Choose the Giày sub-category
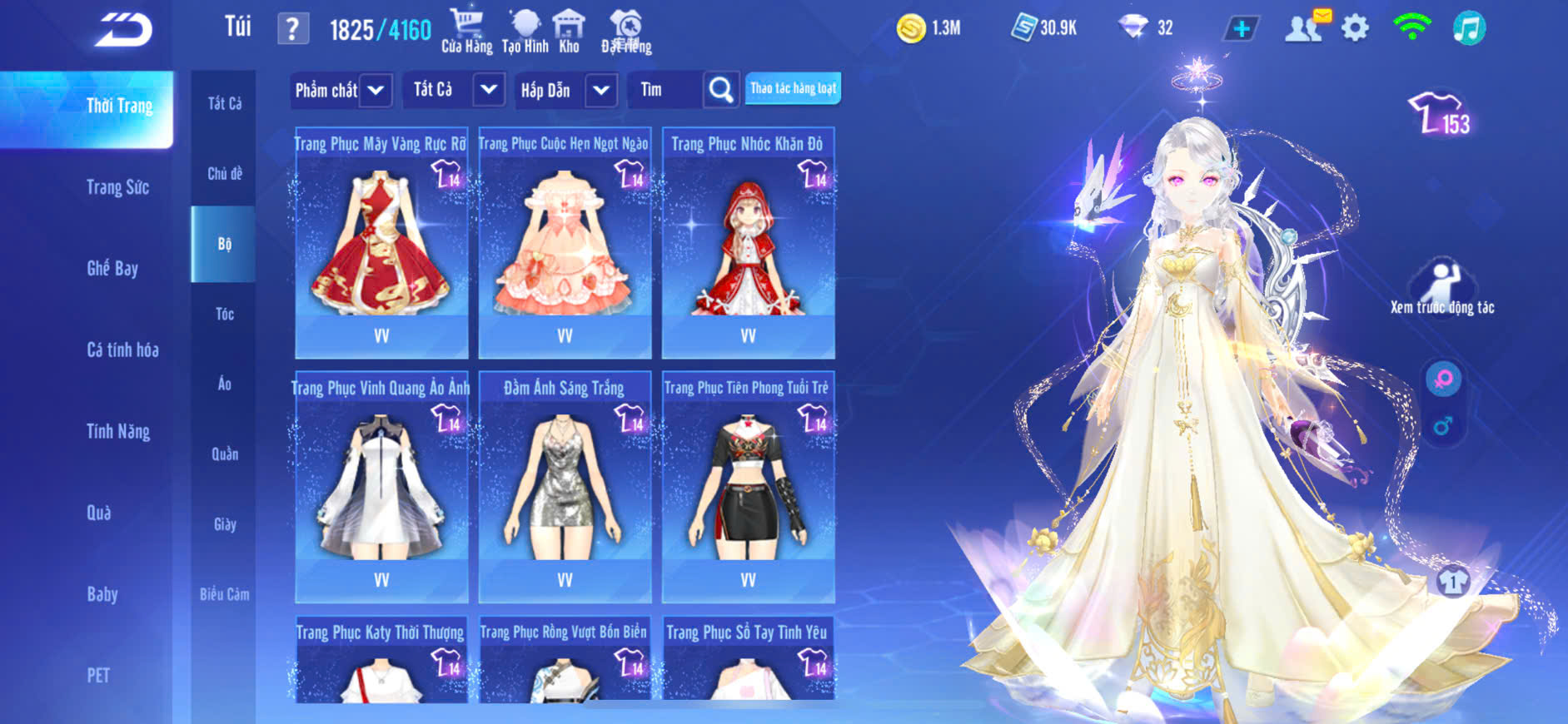 [x=224, y=524]
